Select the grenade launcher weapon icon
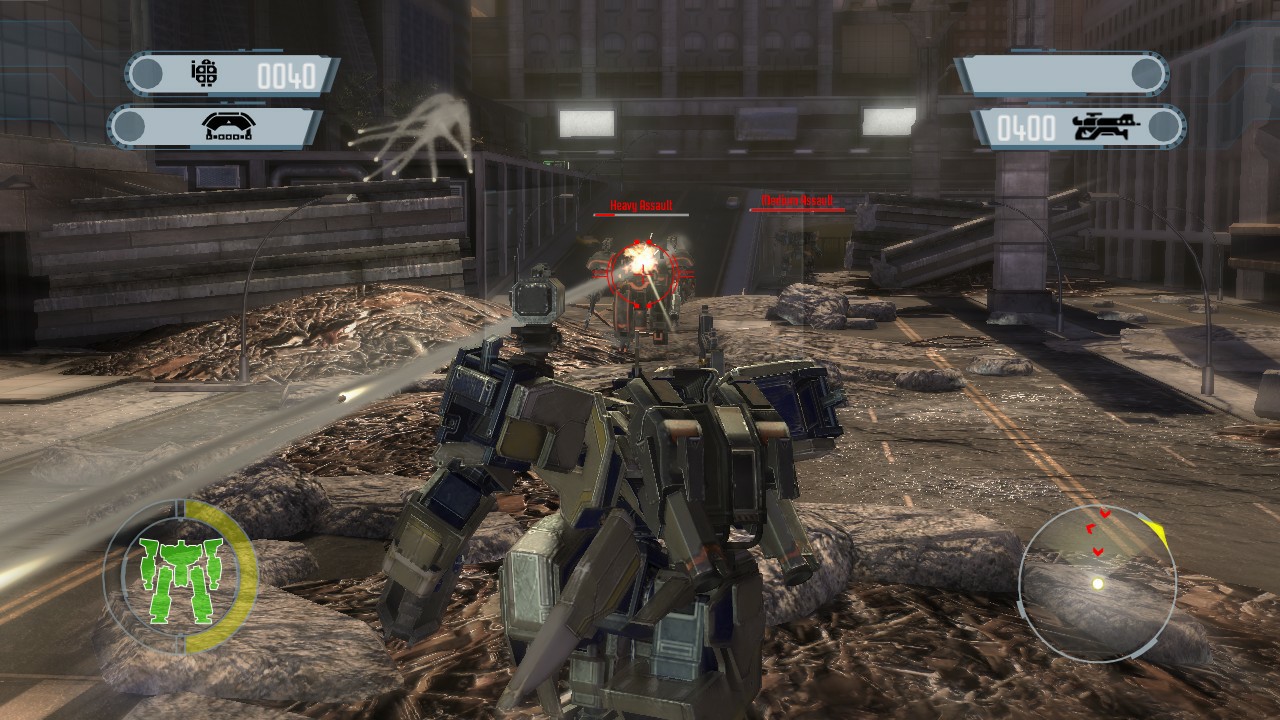This screenshot has width=1280, height=720. (x=205, y=73)
